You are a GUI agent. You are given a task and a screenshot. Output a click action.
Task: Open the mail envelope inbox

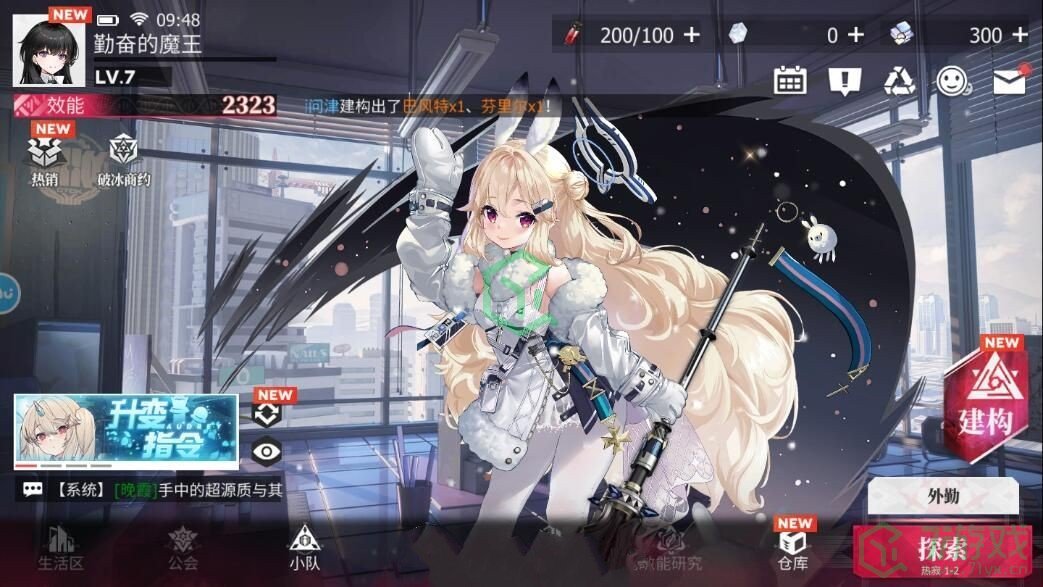tap(1009, 81)
